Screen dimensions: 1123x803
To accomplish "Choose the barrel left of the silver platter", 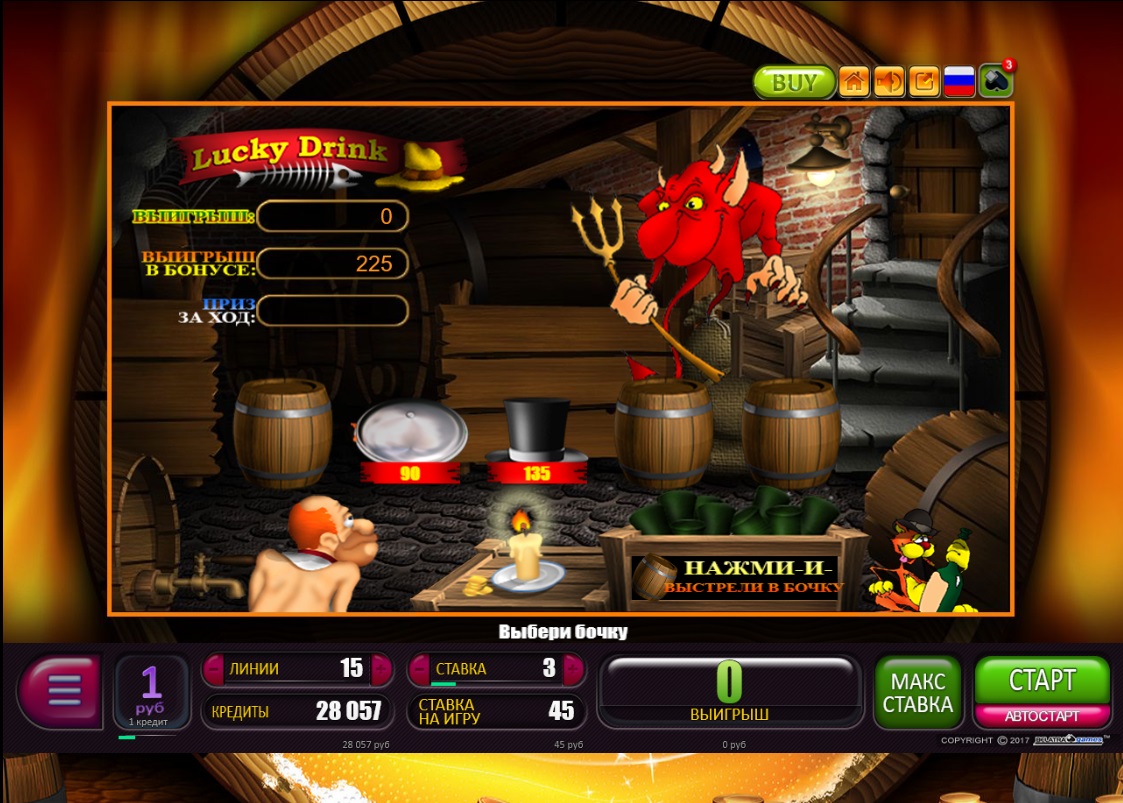I will [283, 432].
